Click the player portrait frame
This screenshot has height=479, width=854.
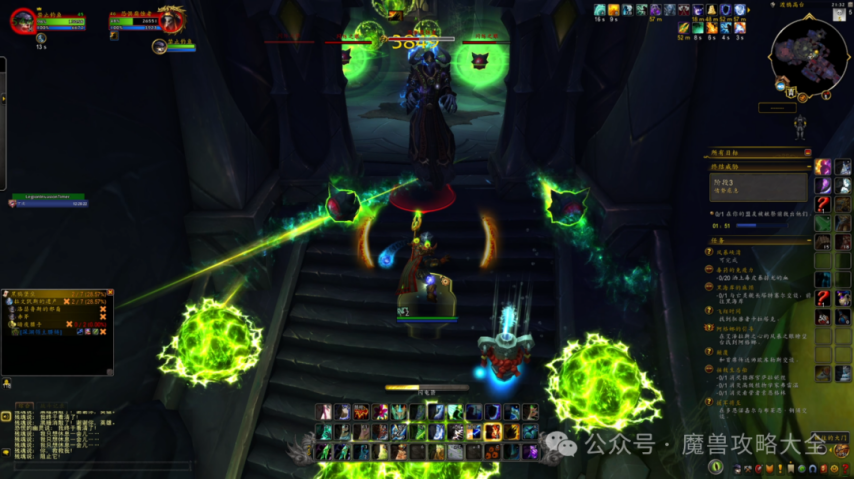pos(22,20)
